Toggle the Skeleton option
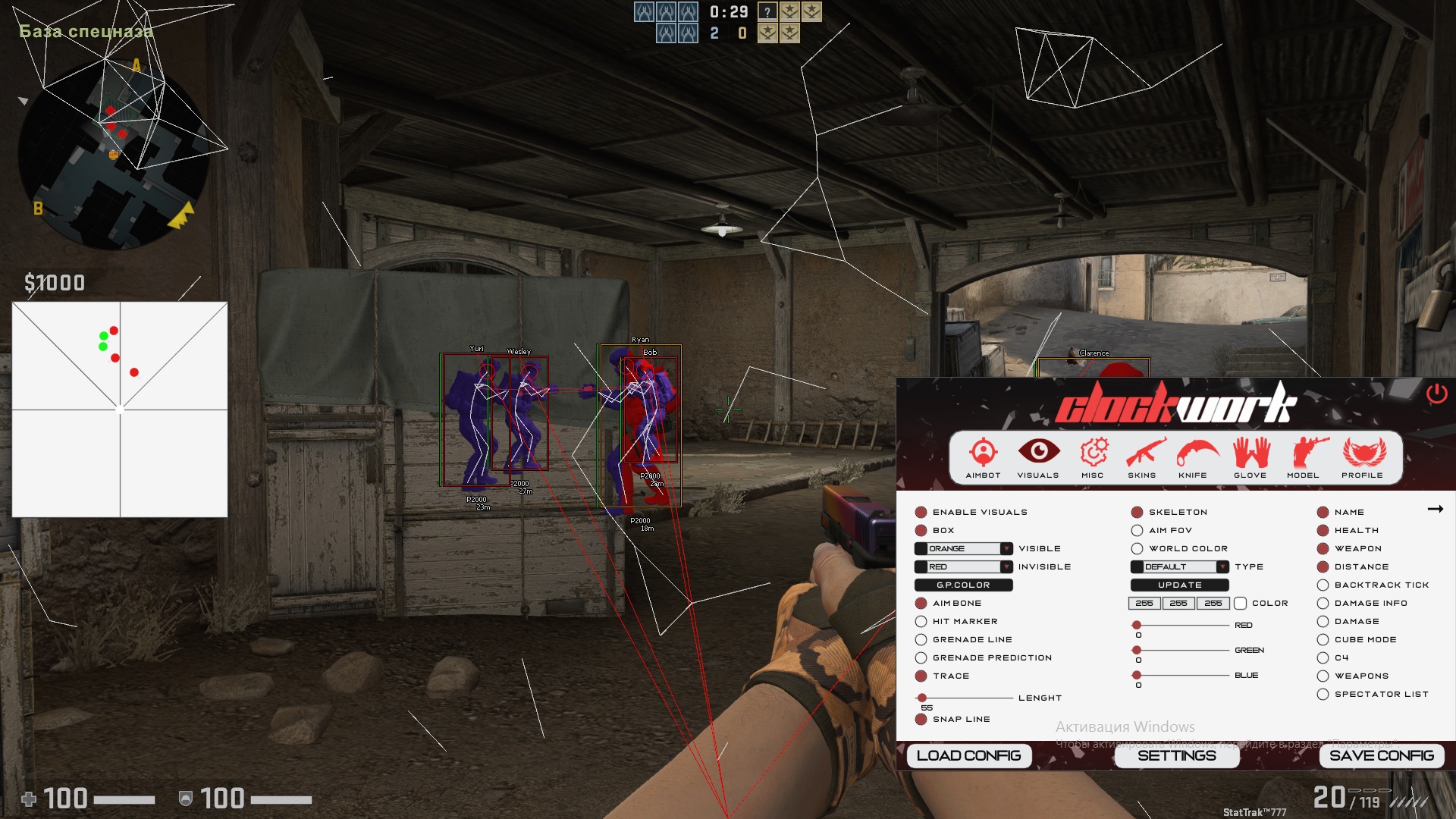The height and width of the screenshot is (819, 1456). click(x=1137, y=513)
